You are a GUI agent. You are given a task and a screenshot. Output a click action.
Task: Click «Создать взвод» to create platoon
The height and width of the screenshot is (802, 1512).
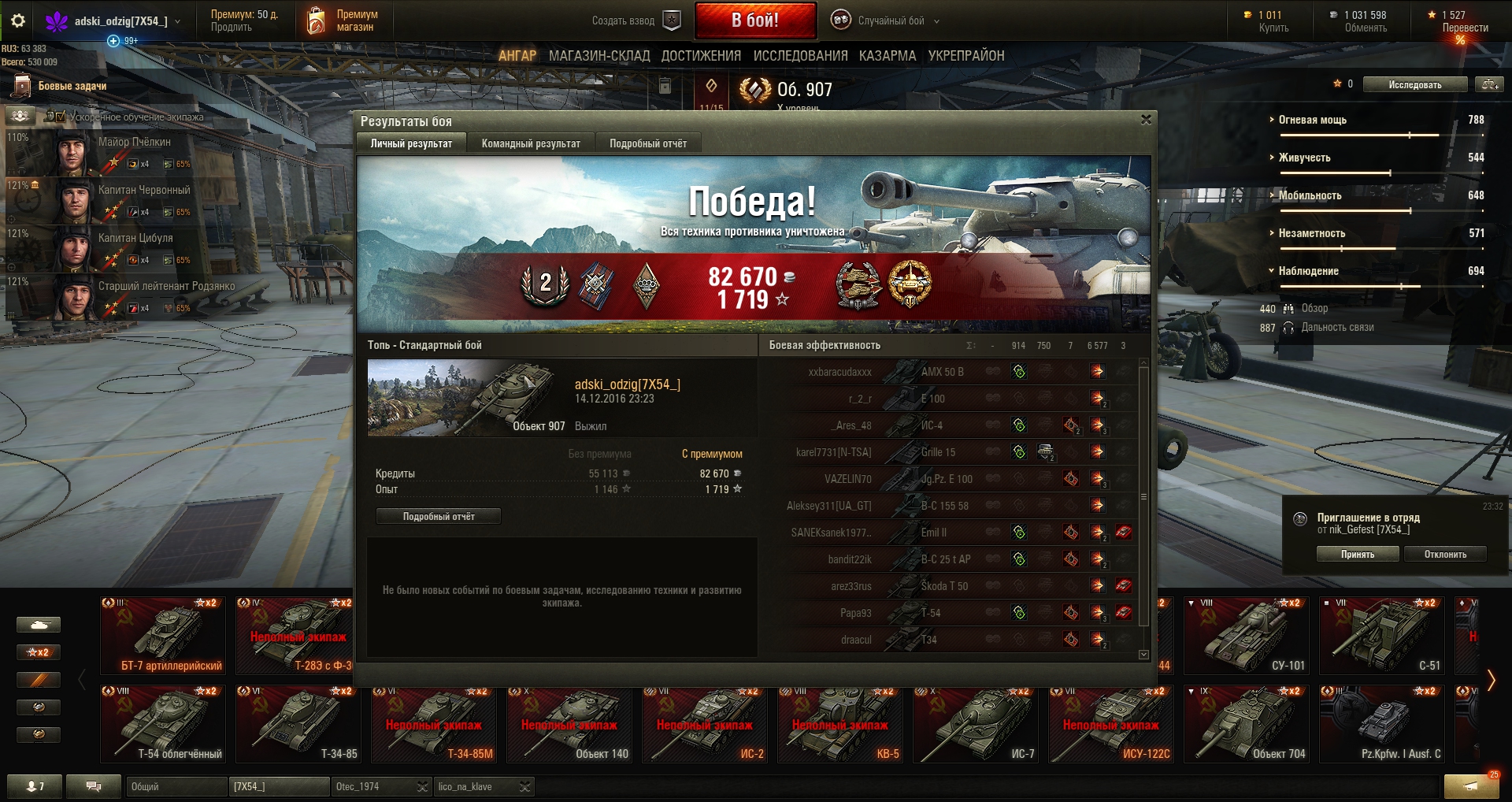tap(635, 21)
